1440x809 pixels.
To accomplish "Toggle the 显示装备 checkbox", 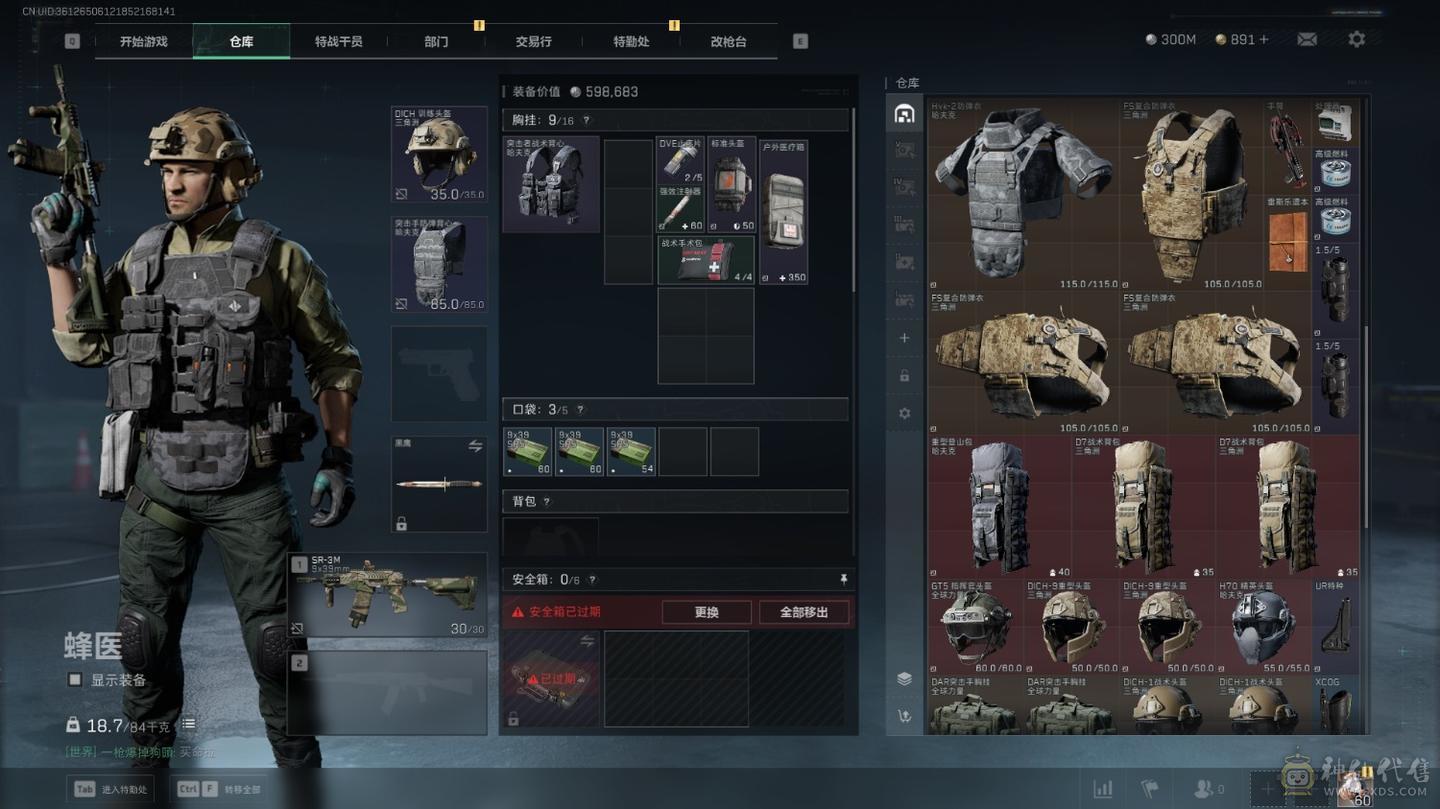I will pos(75,680).
